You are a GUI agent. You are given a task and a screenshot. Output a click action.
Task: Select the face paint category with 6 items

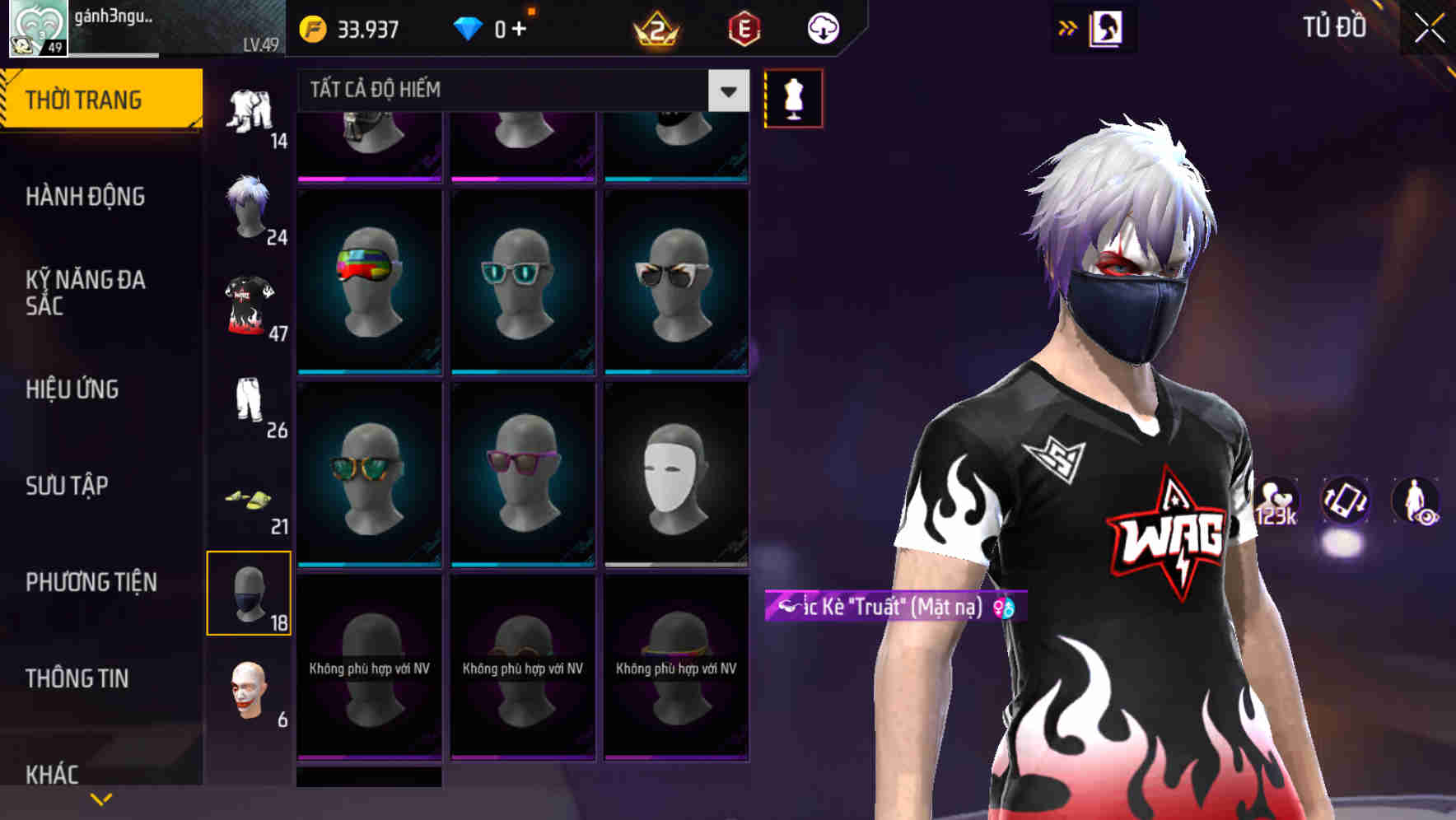click(250, 696)
